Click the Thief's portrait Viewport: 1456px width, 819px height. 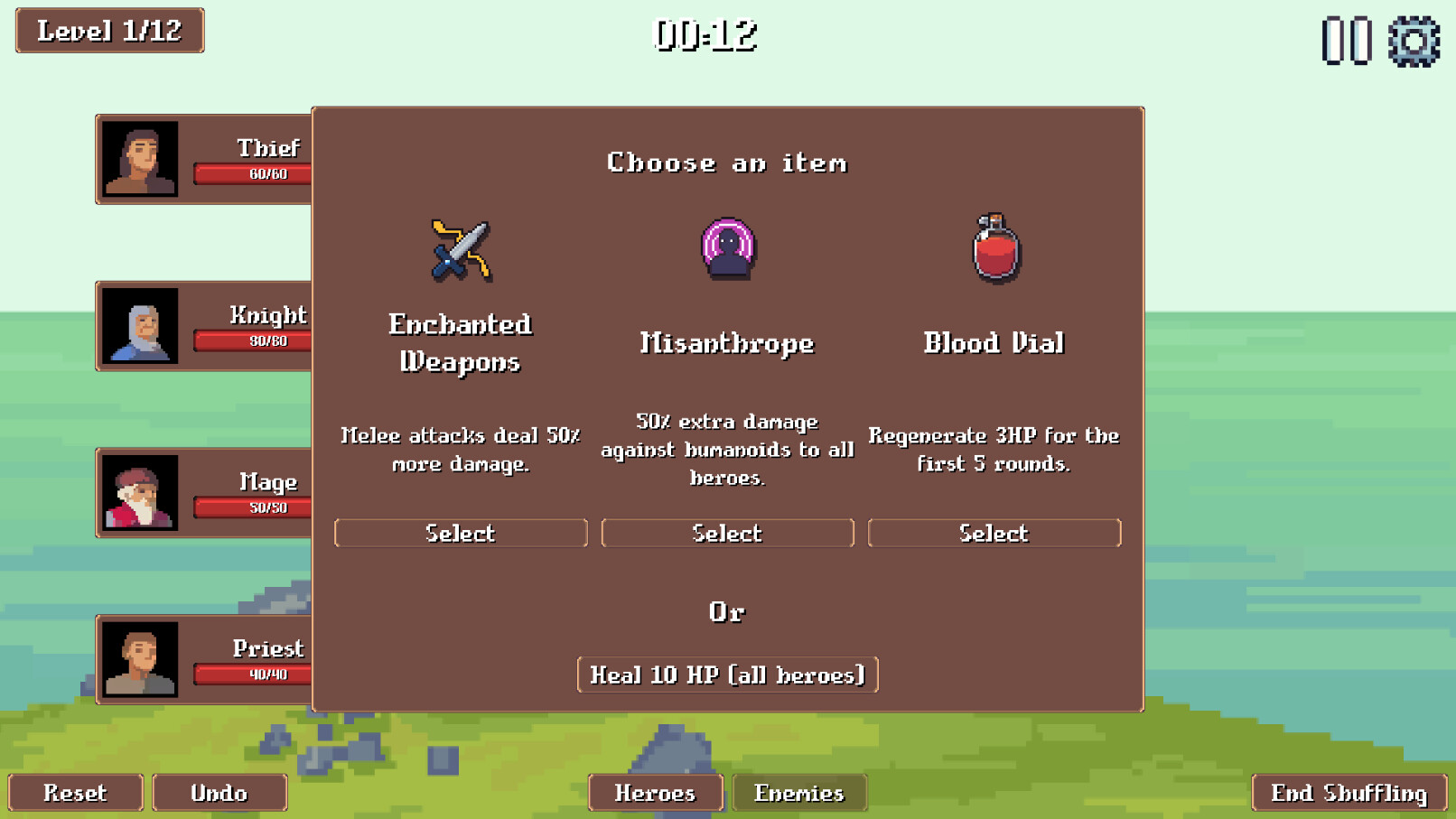pos(141,159)
